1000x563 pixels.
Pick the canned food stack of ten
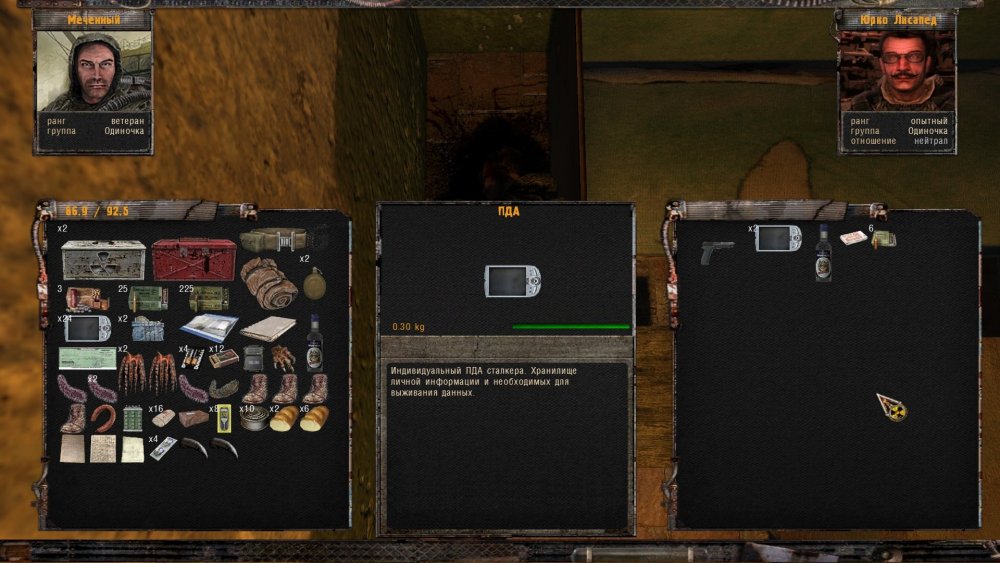(x=254, y=418)
